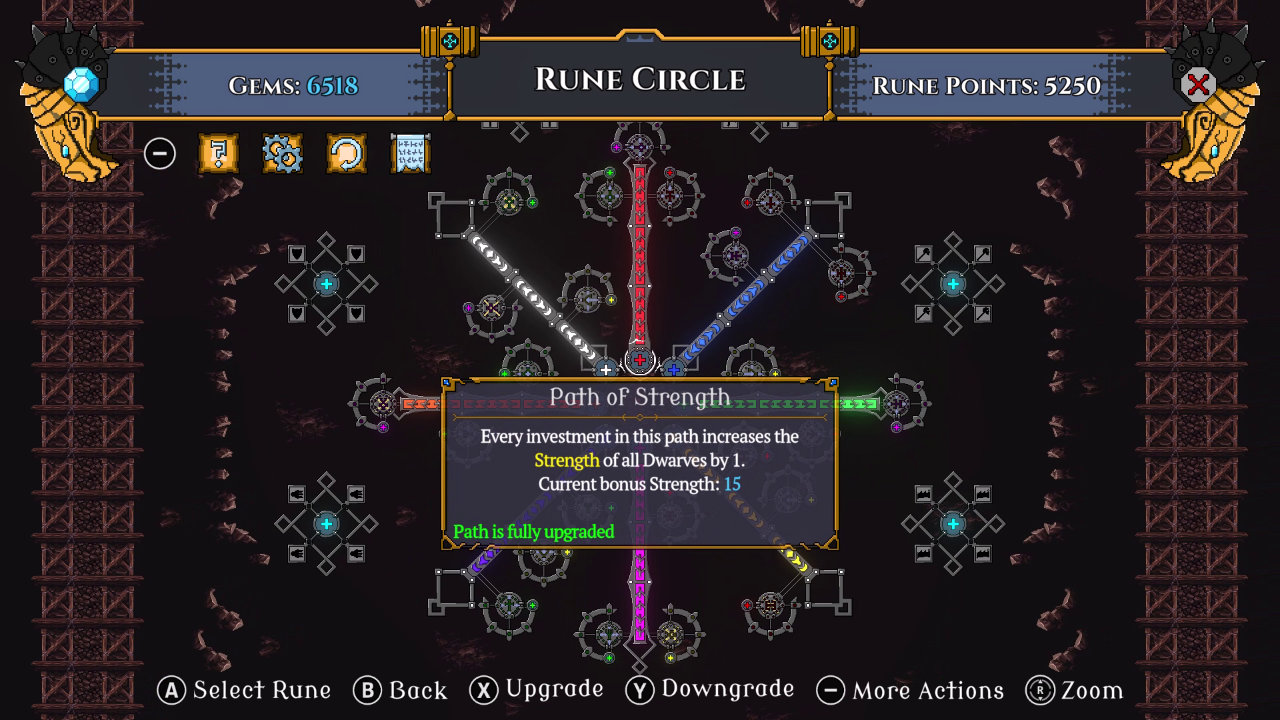Image resolution: width=1280 pixels, height=720 pixels.
Task: Select the cyan plus rune on the left side
Action: [x=325, y=283]
